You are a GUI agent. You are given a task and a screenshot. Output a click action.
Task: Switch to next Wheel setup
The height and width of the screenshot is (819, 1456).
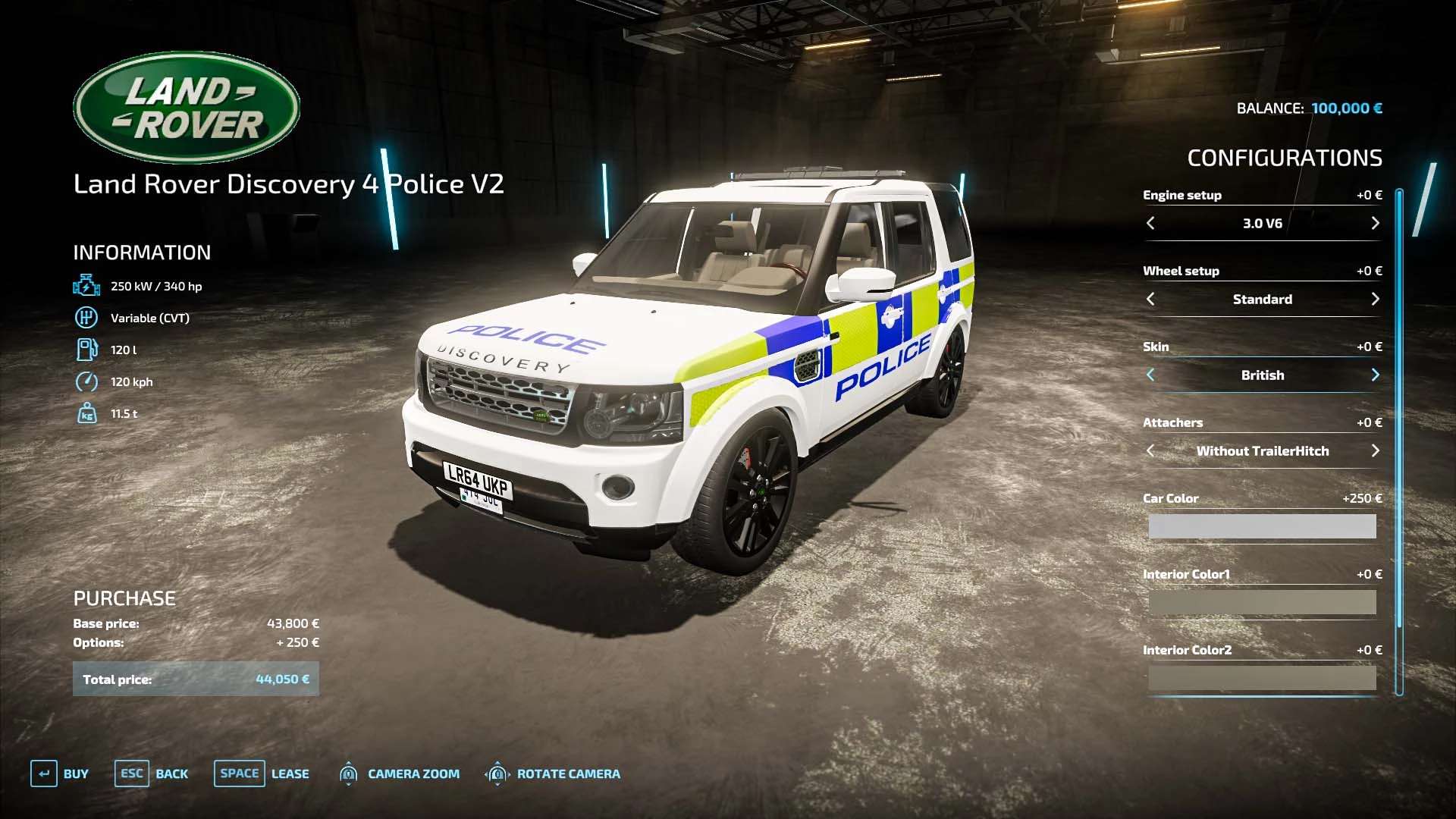click(x=1375, y=299)
